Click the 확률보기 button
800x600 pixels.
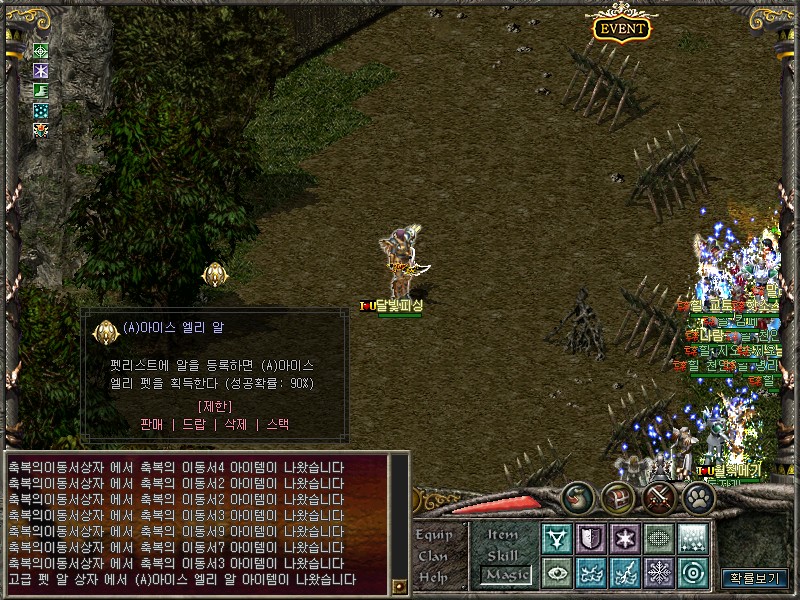coord(755,578)
